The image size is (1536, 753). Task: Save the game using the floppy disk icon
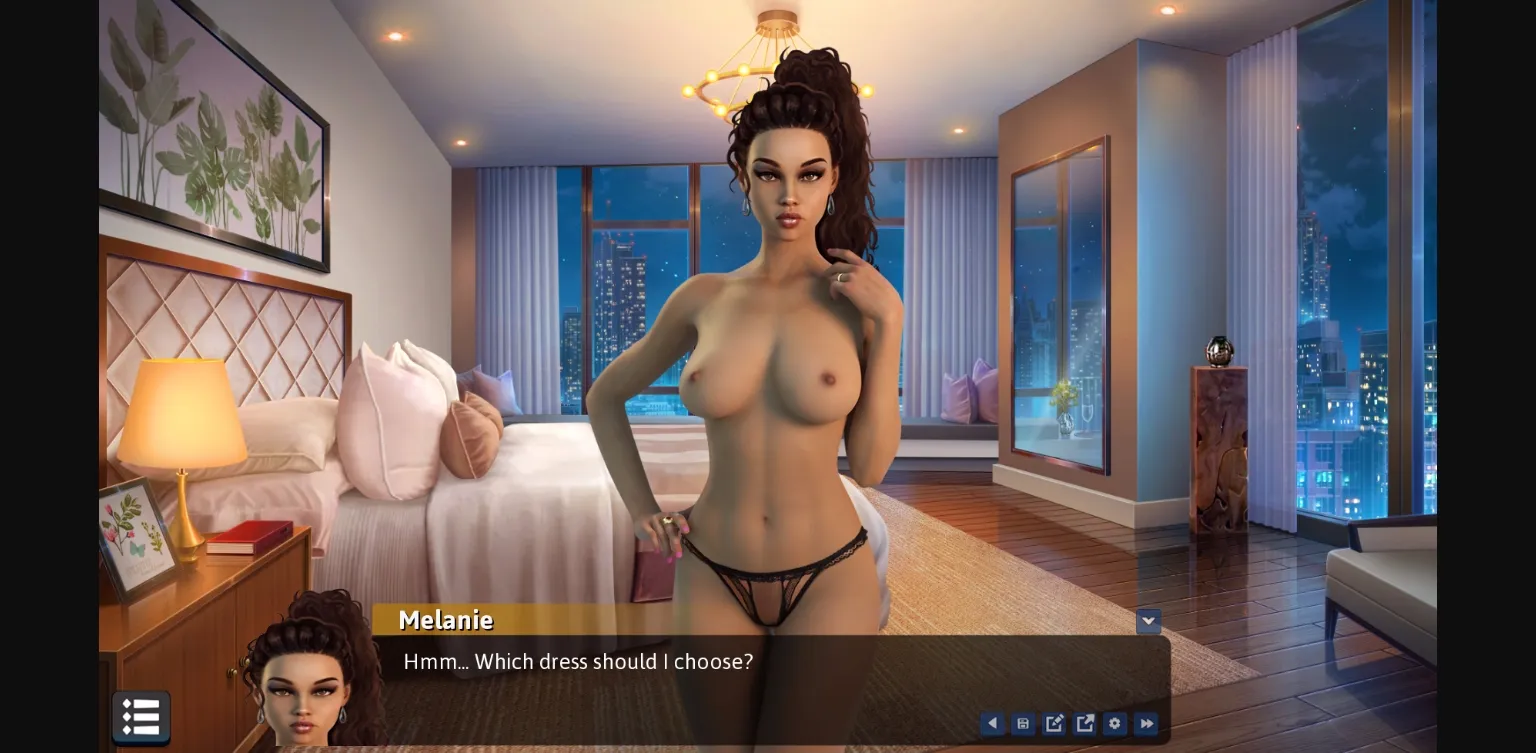(x=1023, y=723)
